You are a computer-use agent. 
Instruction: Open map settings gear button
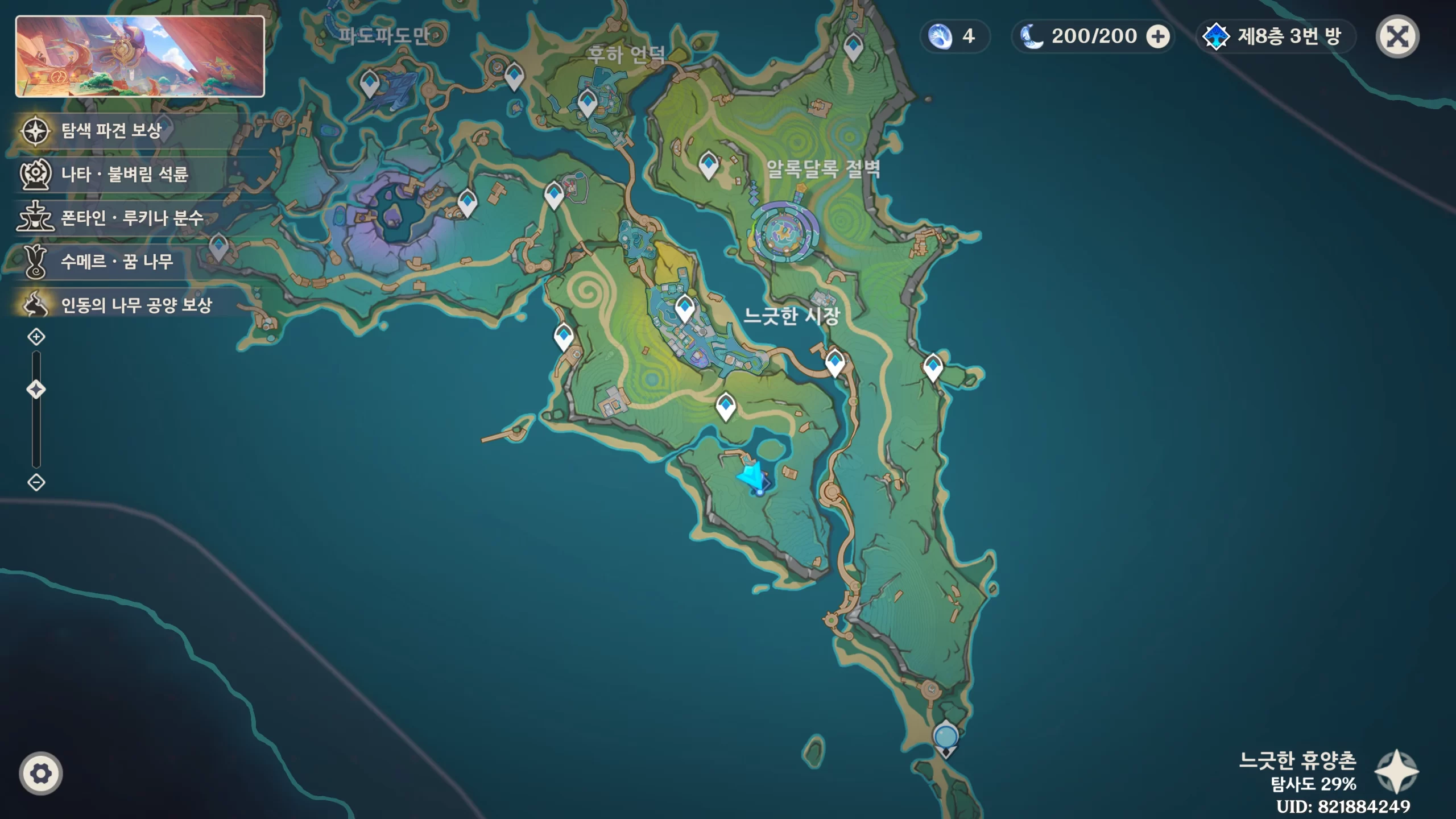click(40, 773)
